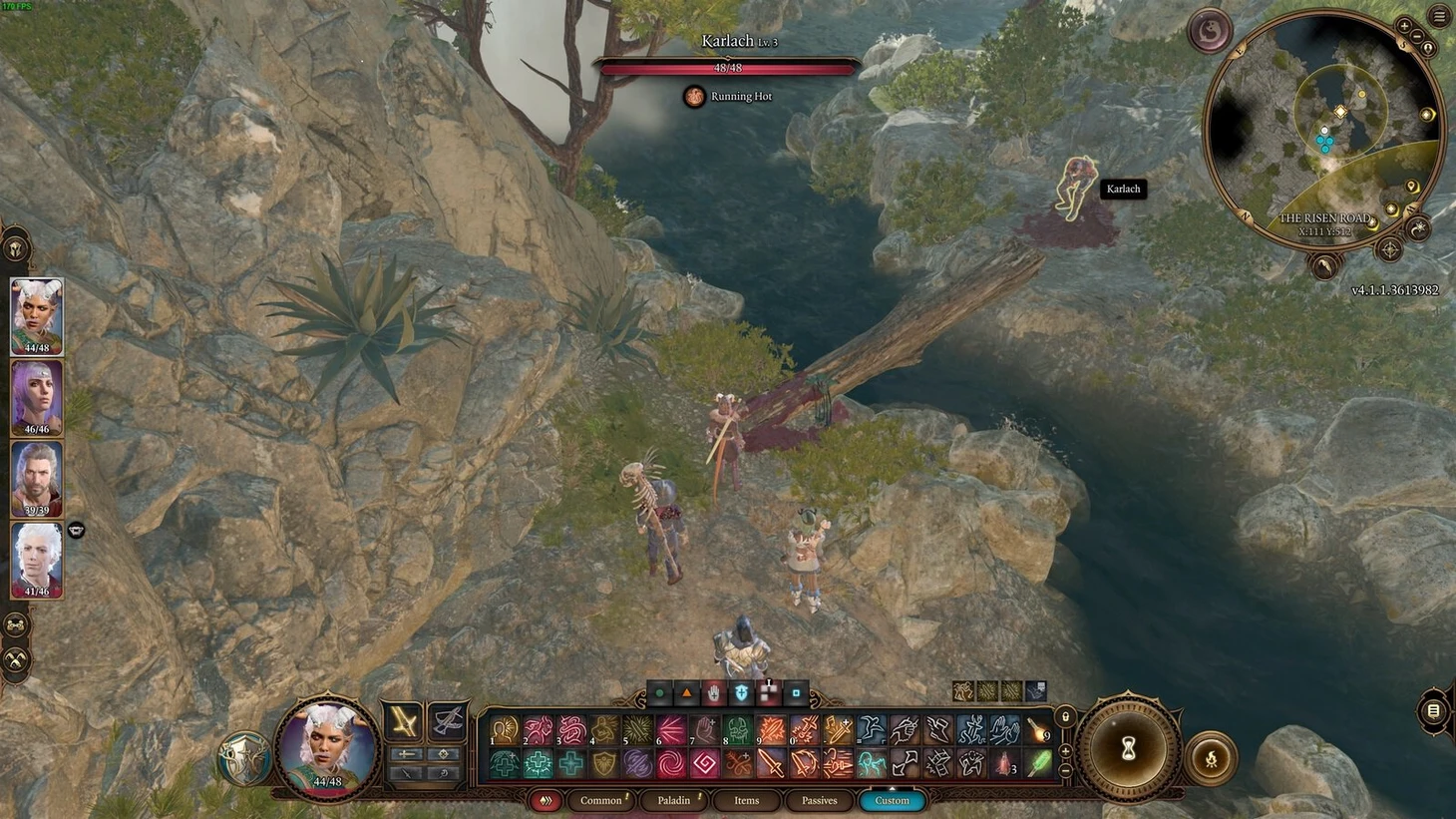Switch to the Common hotbar tab
The image size is (1456, 819).
pos(601,800)
